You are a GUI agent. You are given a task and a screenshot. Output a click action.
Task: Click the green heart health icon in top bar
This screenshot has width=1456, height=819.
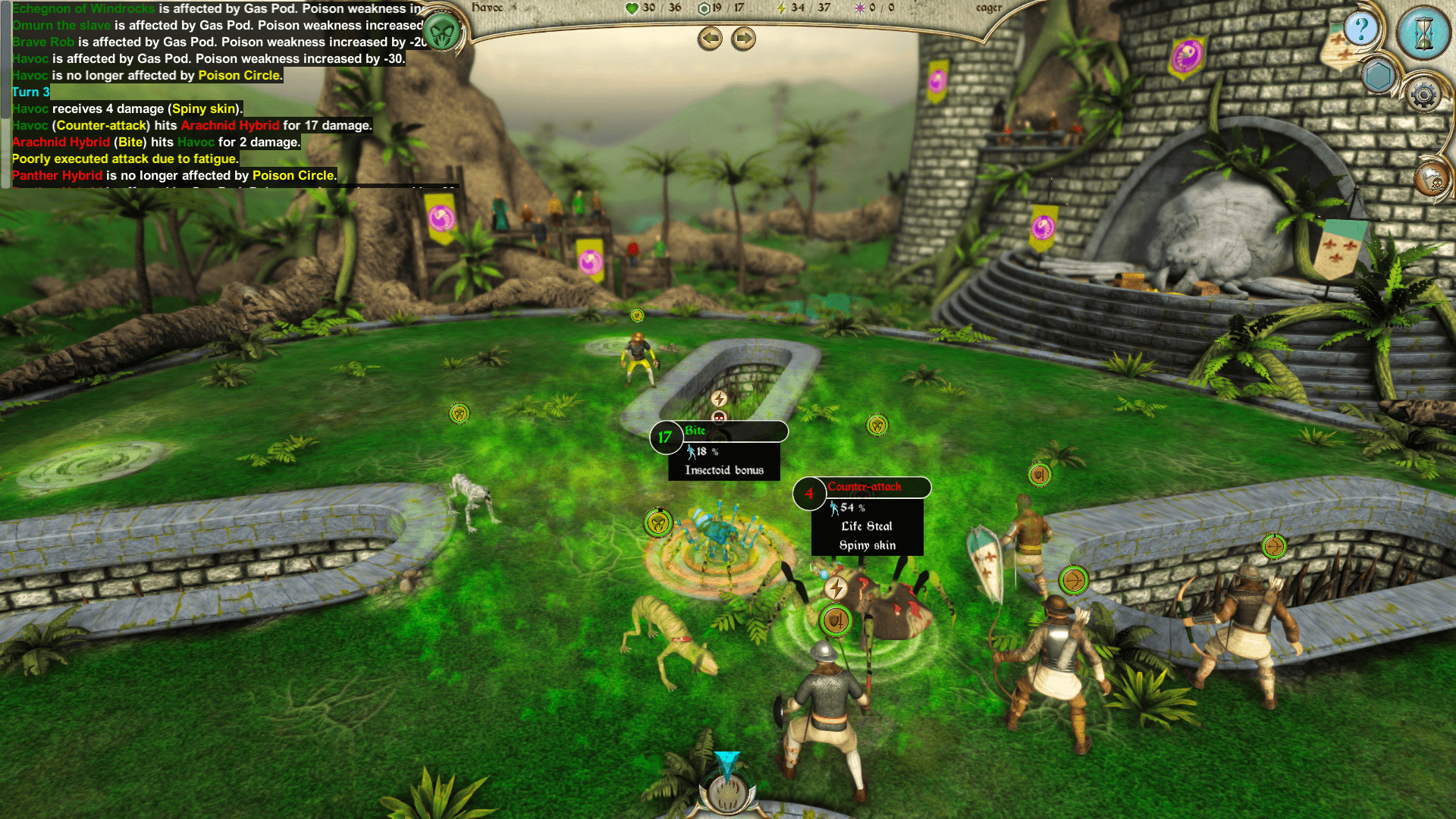(x=631, y=8)
